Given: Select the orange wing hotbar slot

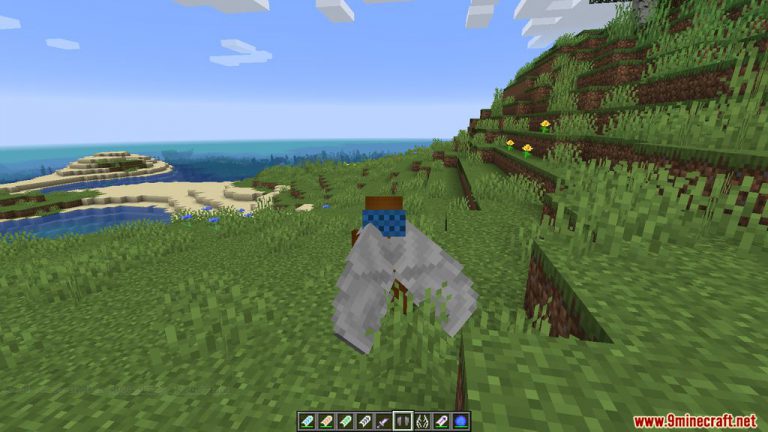Looking at the screenshot, I should click(x=326, y=421).
